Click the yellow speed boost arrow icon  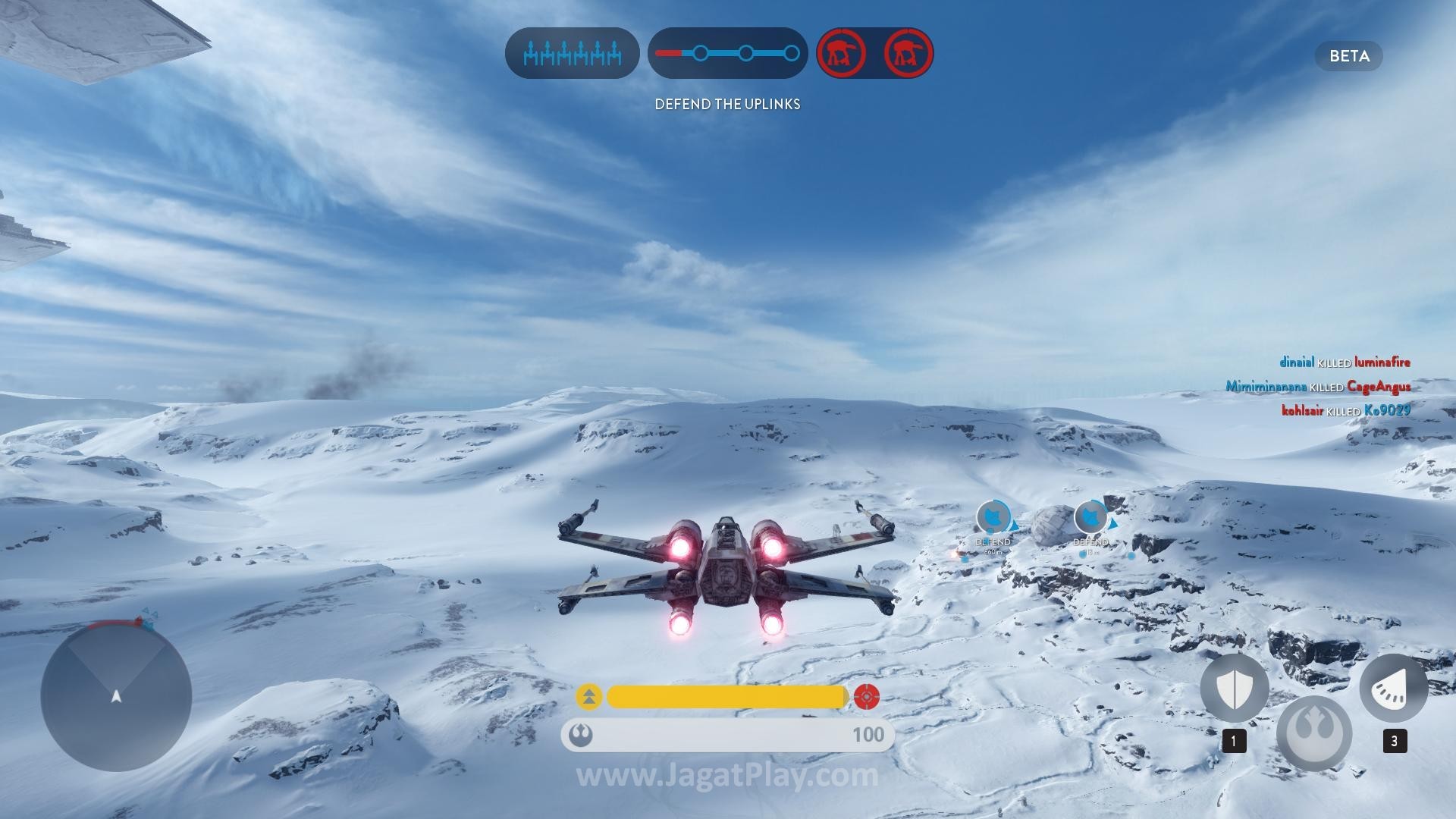pos(589,697)
